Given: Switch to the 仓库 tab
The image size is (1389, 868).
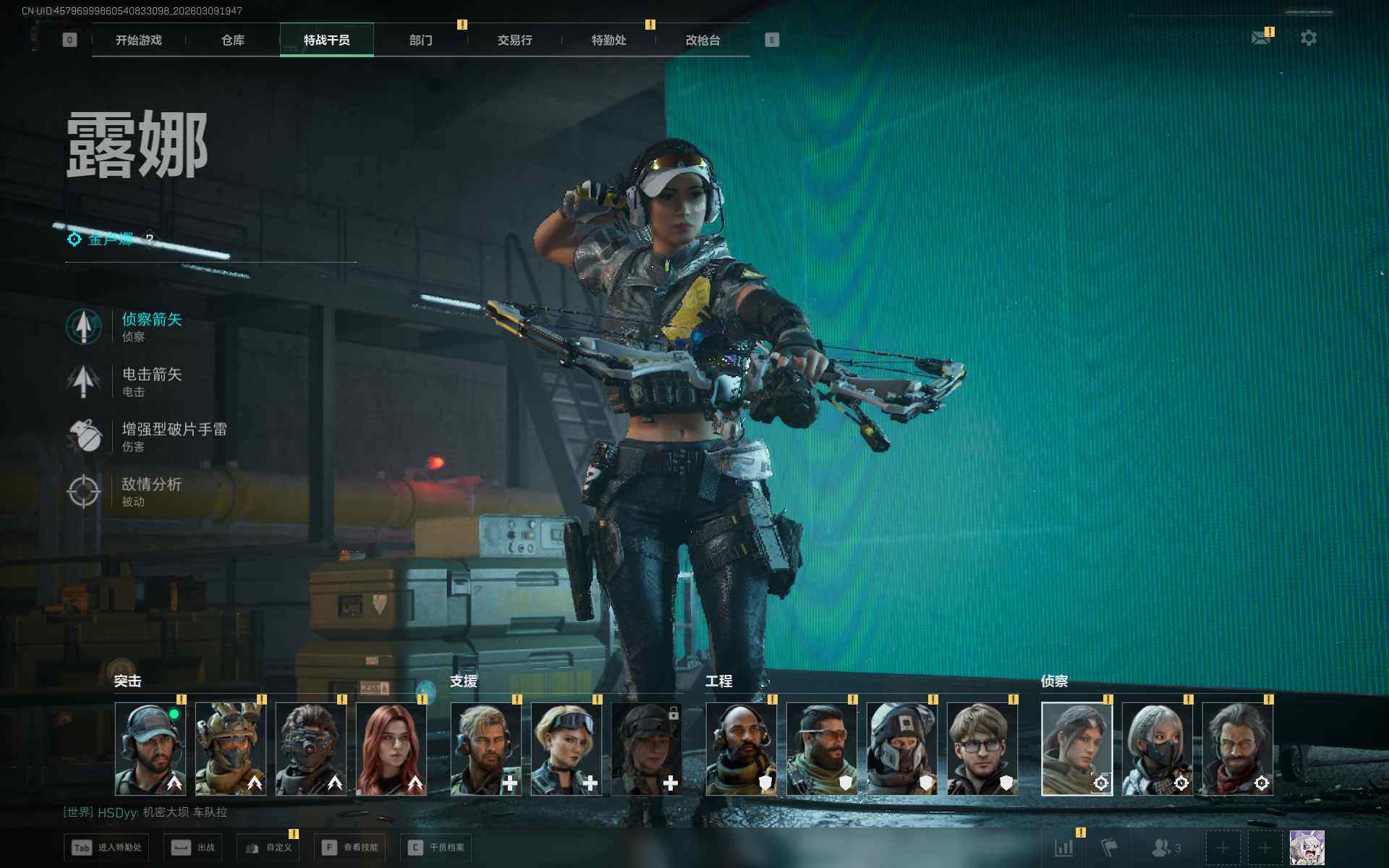Looking at the screenshot, I should [x=233, y=41].
